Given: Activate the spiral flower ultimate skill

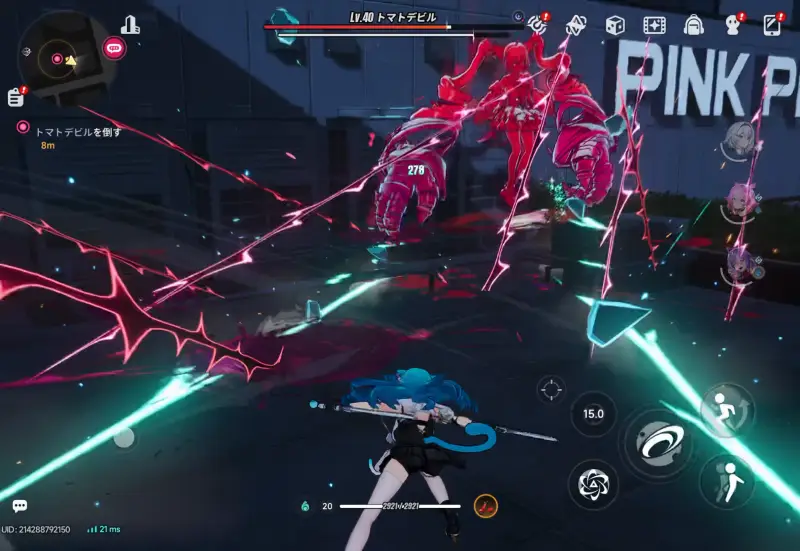Looking at the screenshot, I should [x=592, y=484].
